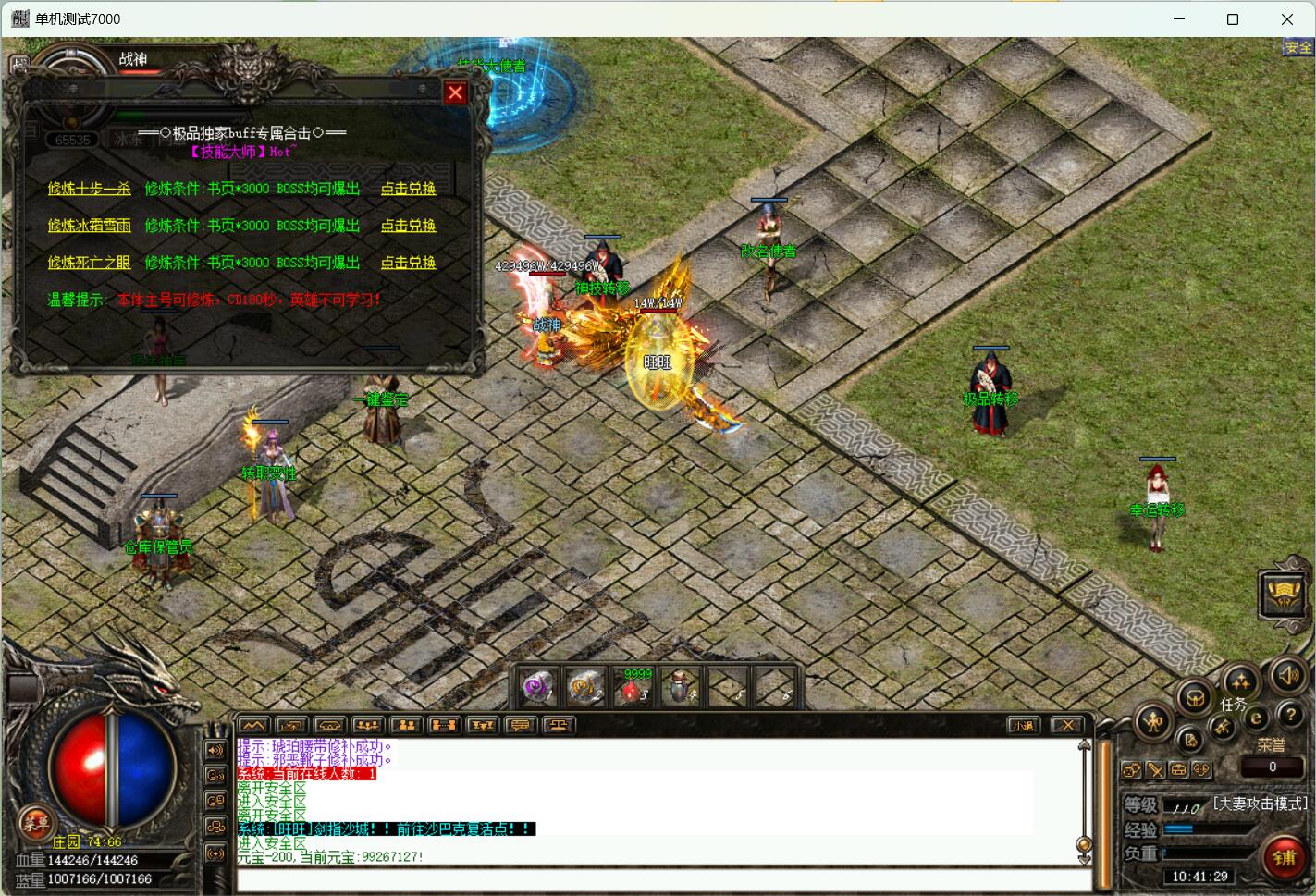Screen dimensions: 1316x896
Task: Close the 技能大师 dialog with the red X
Action: tap(455, 92)
